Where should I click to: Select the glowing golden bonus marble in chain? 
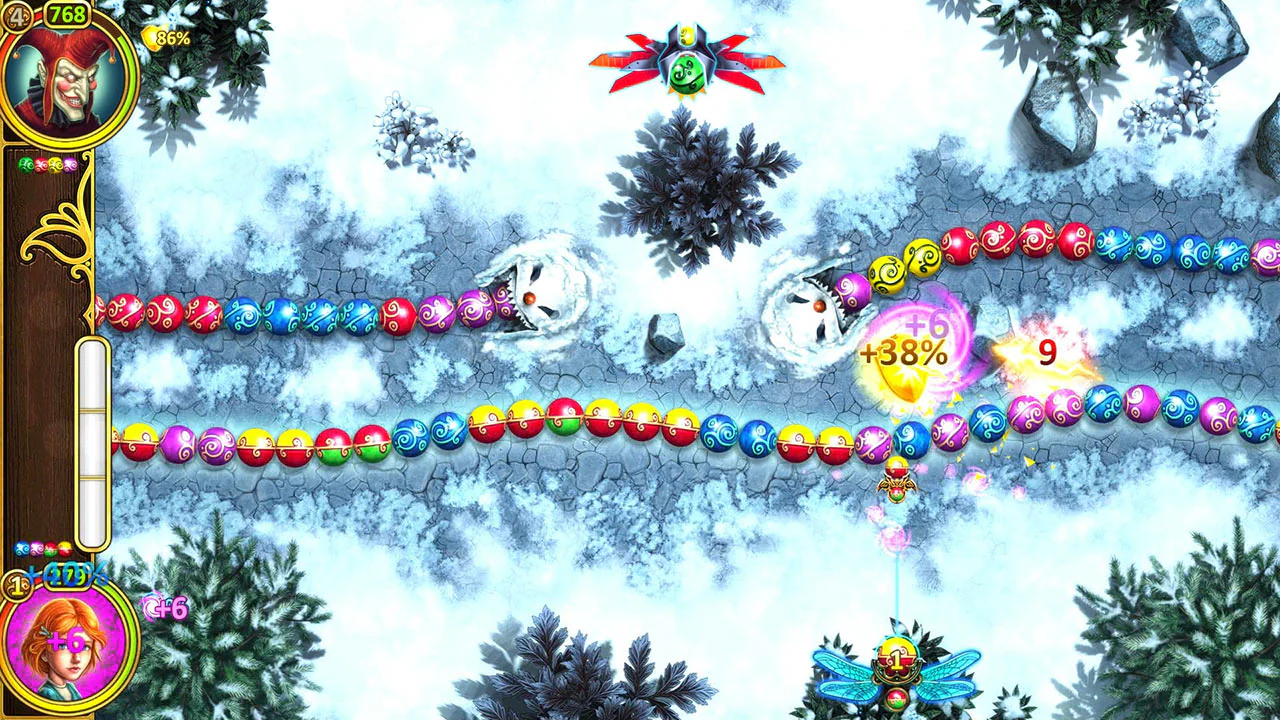(x=905, y=380)
